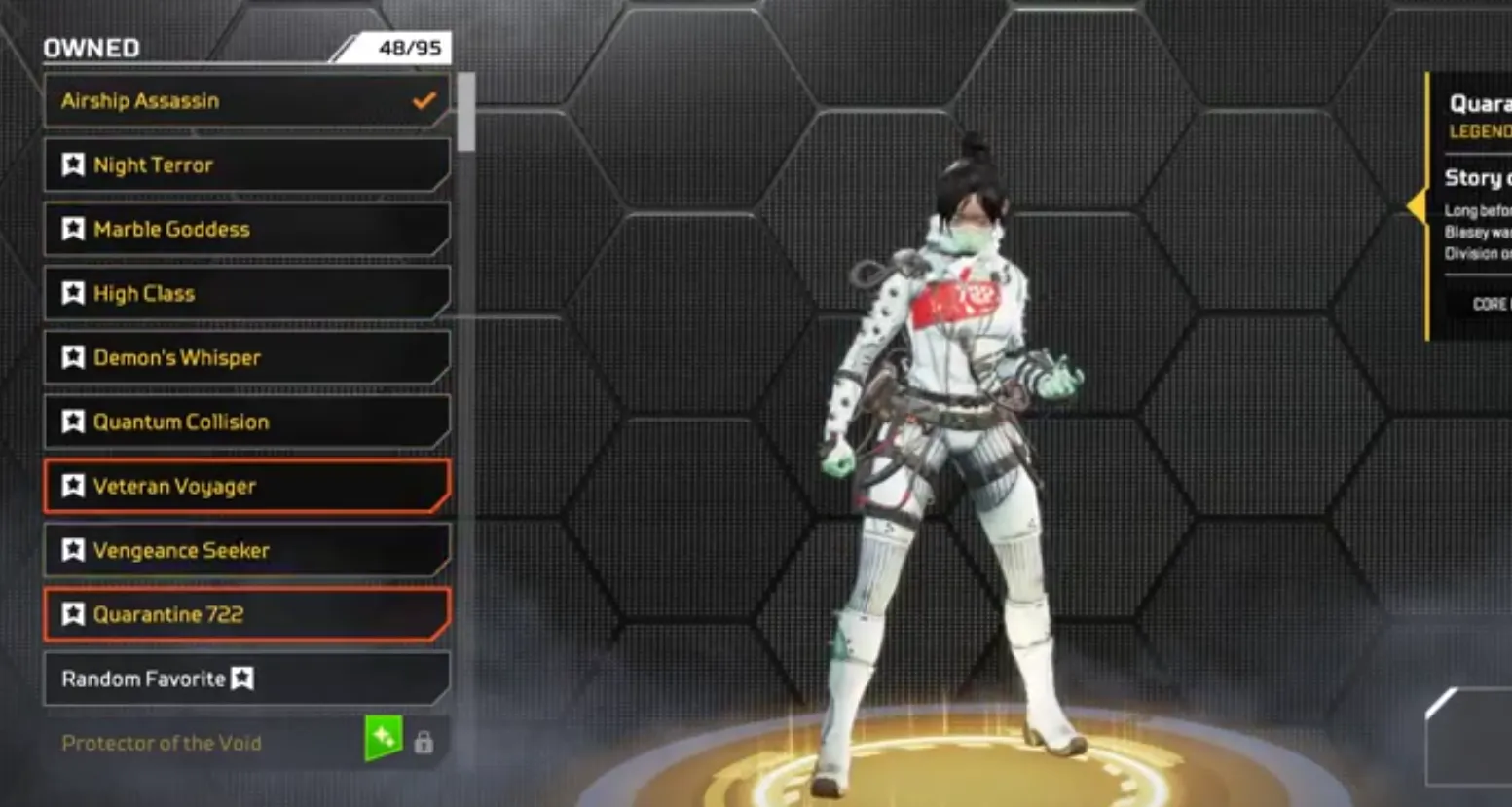1512x807 pixels.
Task: Click the lock icon beside Protector of the Void
Action: point(423,742)
